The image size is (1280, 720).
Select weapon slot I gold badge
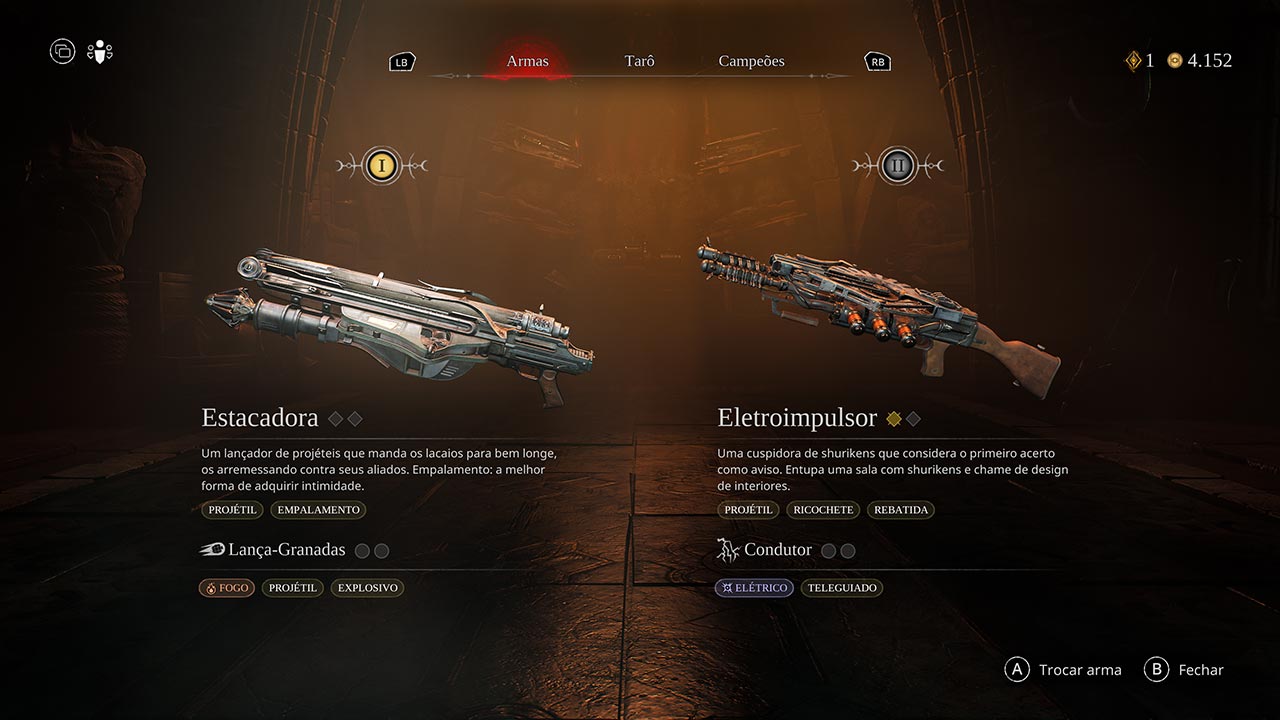(381, 165)
